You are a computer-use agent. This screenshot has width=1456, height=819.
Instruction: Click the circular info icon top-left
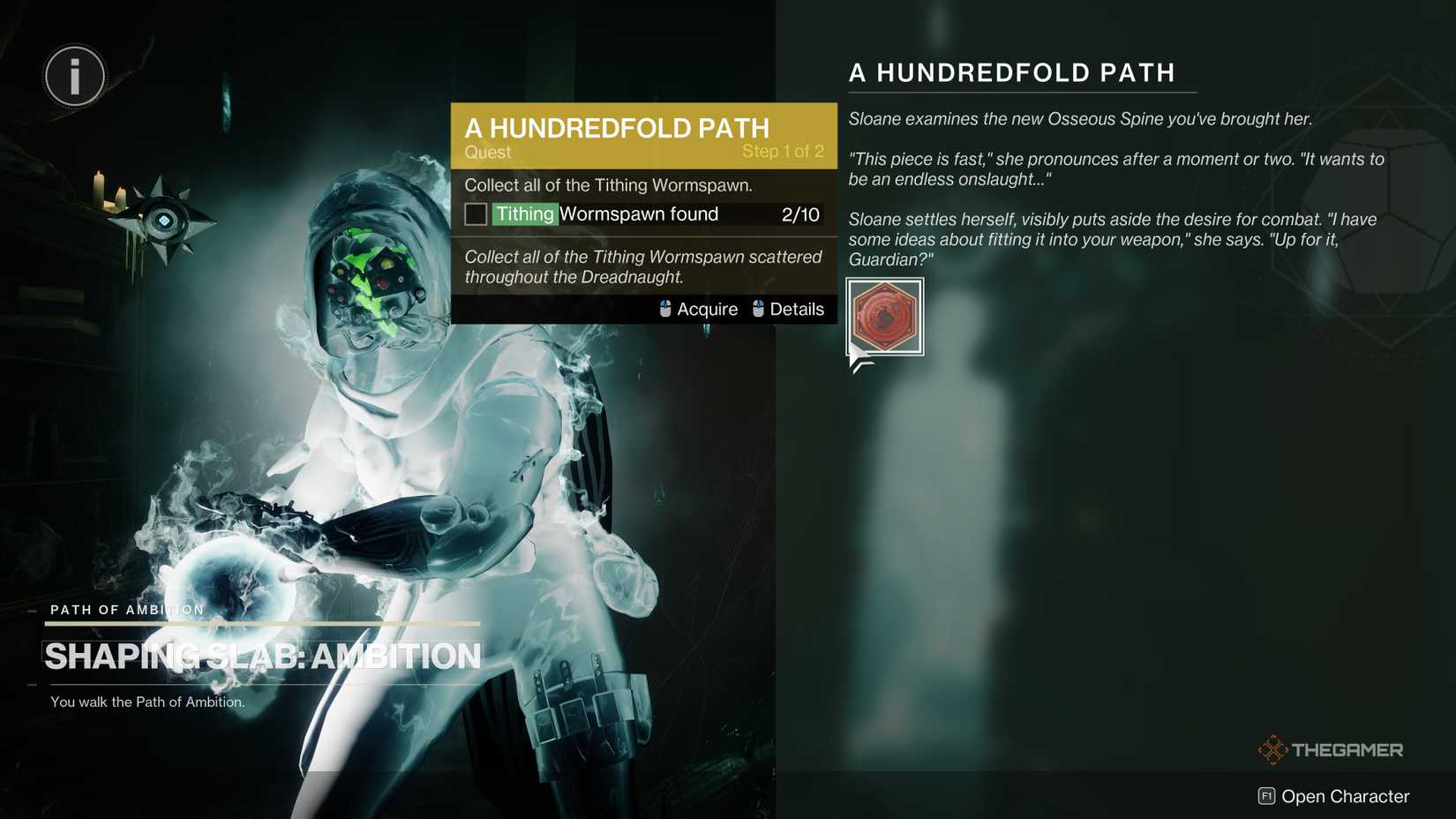pyautogui.click(x=74, y=76)
